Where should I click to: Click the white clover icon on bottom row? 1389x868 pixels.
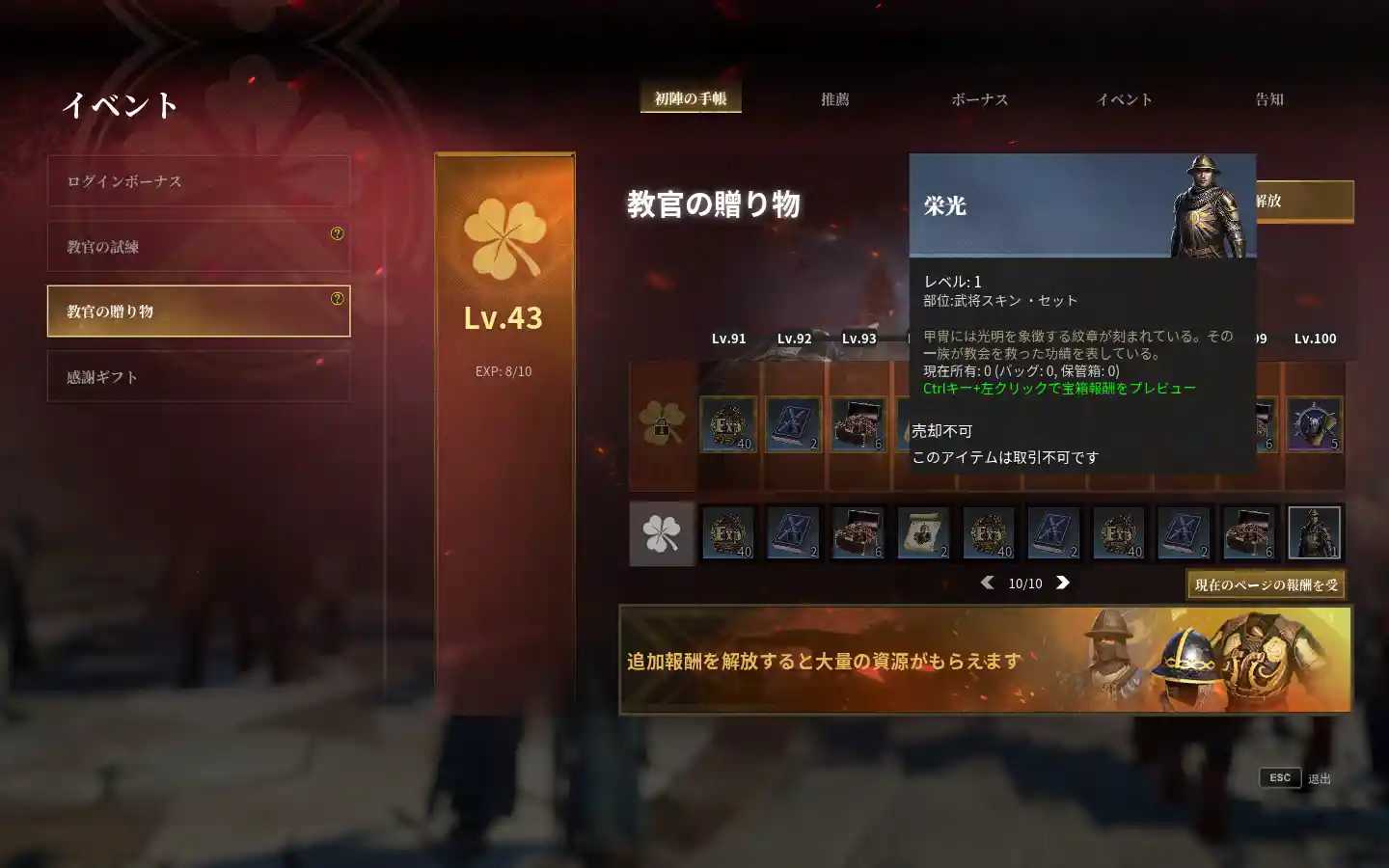tap(662, 533)
